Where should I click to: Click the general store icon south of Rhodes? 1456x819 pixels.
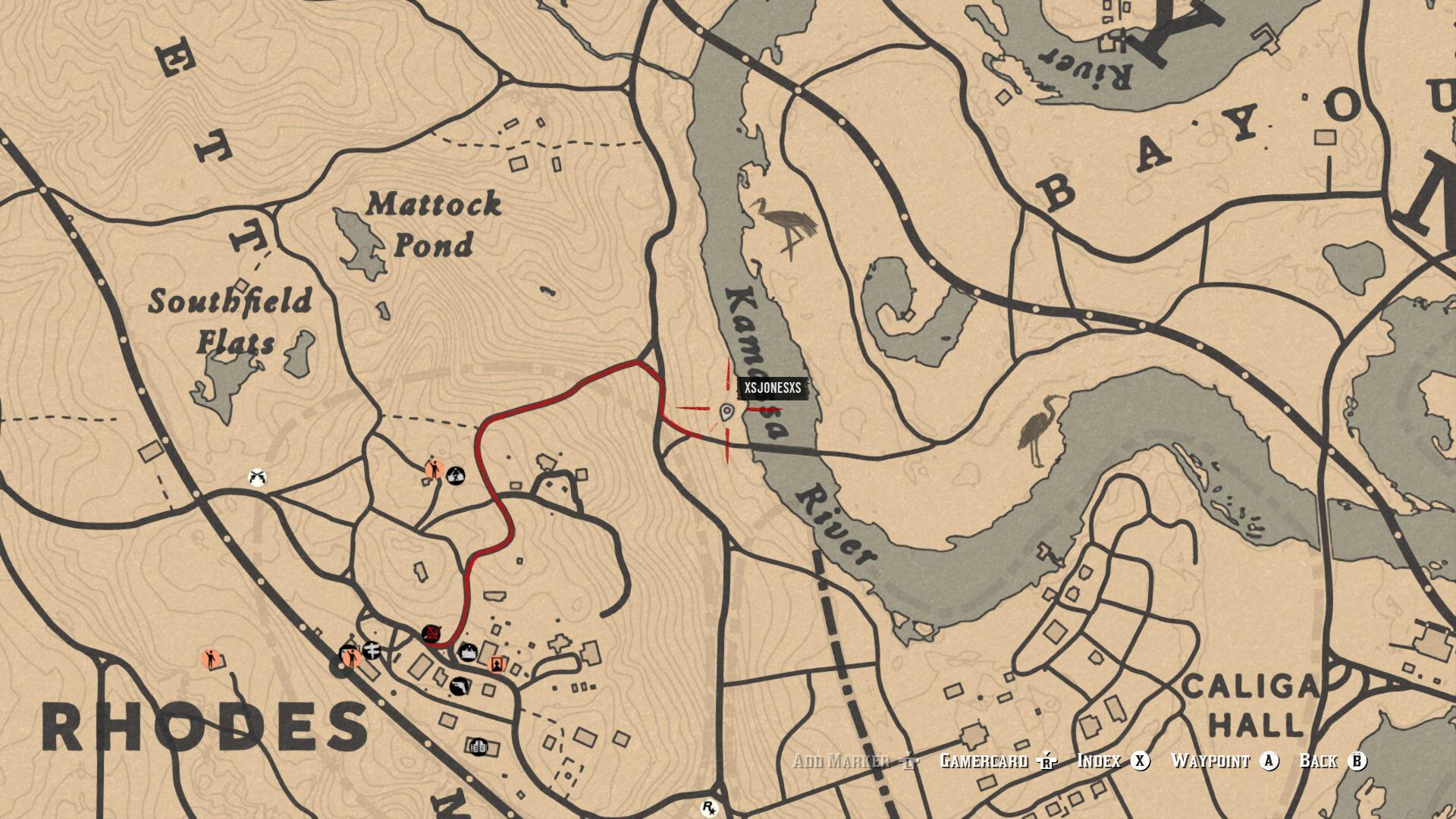click(480, 748)
